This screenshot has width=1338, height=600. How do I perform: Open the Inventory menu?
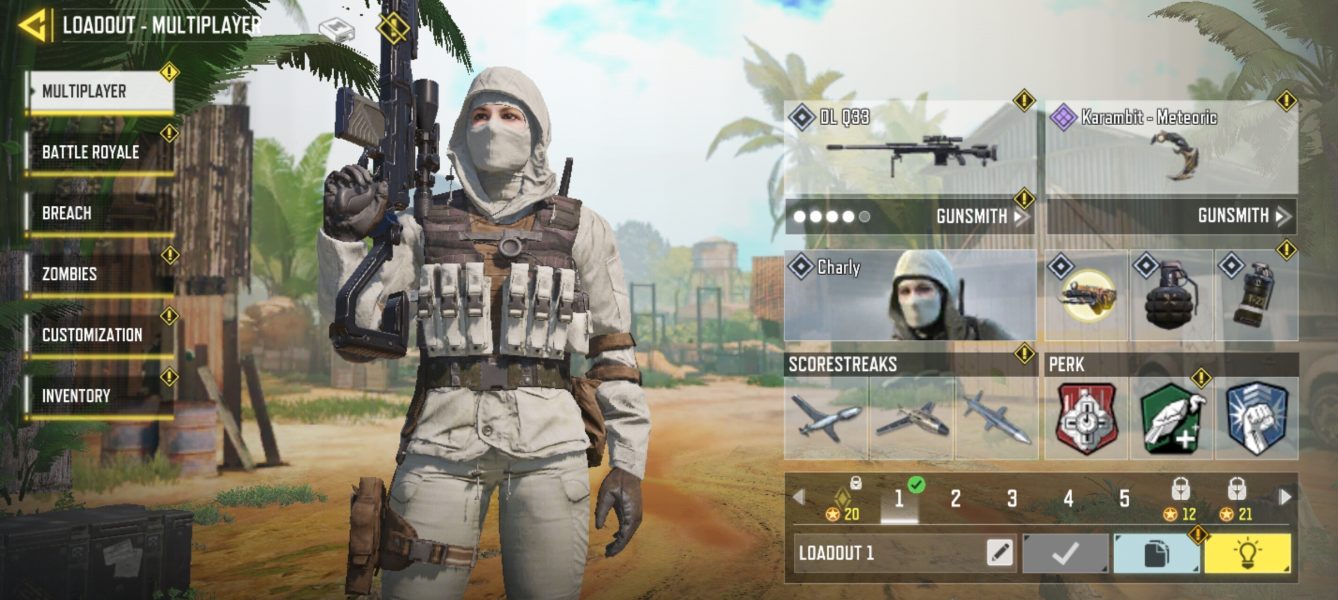pos(100,396)
